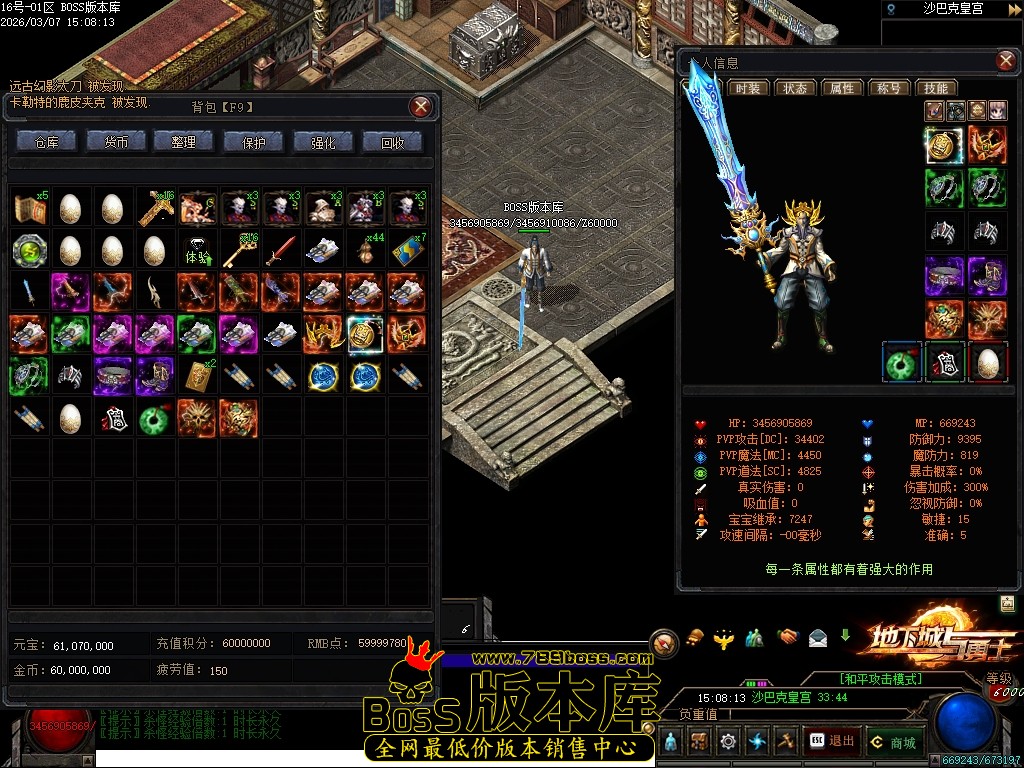Image resolution: width=1024 pixels, height=768 pixels.
Task: Open the gear settings icon
Action: click(728, 741)
